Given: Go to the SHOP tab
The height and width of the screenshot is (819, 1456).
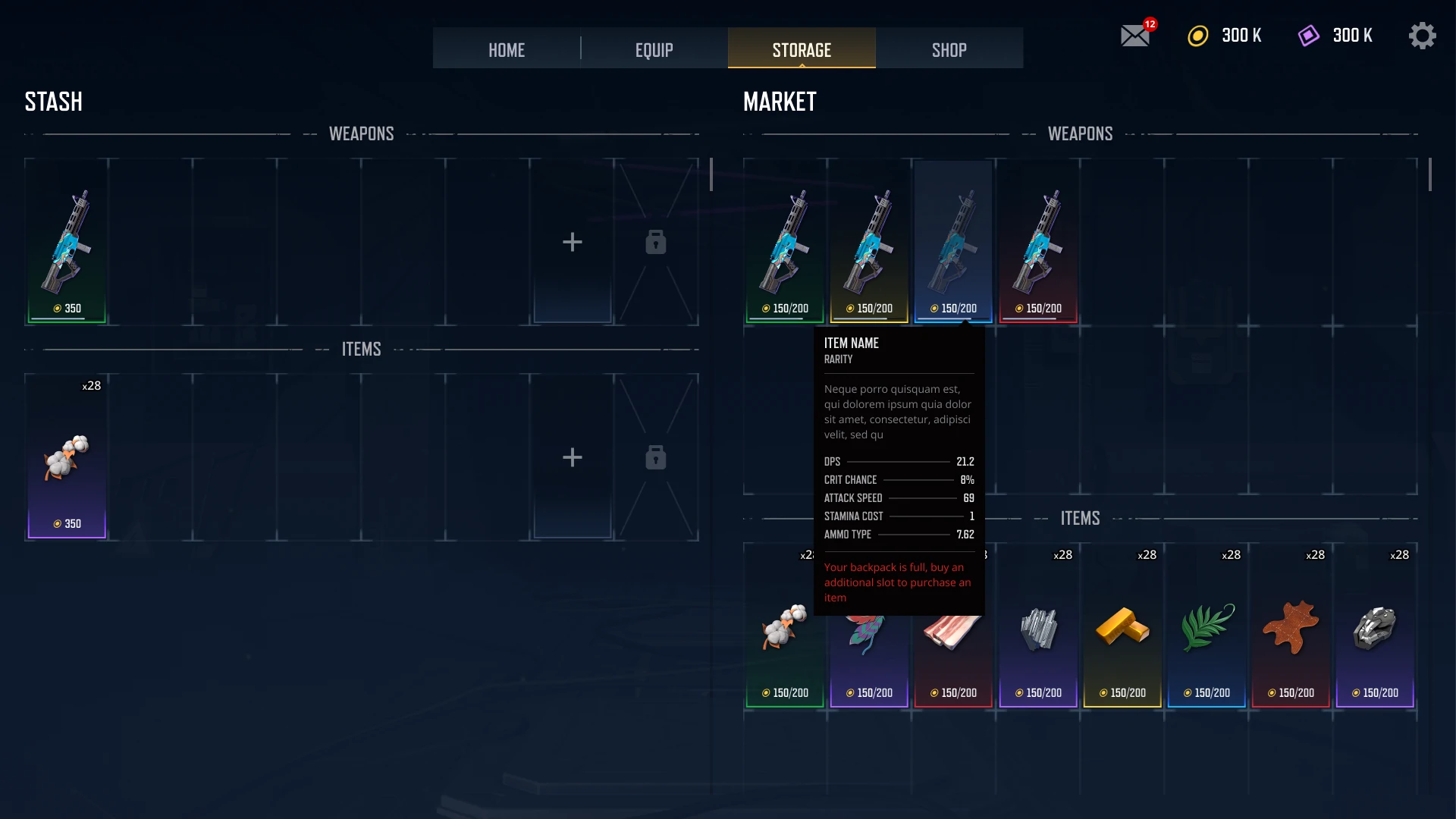Looking at the screenshot, I should click(x=949, y=49).
